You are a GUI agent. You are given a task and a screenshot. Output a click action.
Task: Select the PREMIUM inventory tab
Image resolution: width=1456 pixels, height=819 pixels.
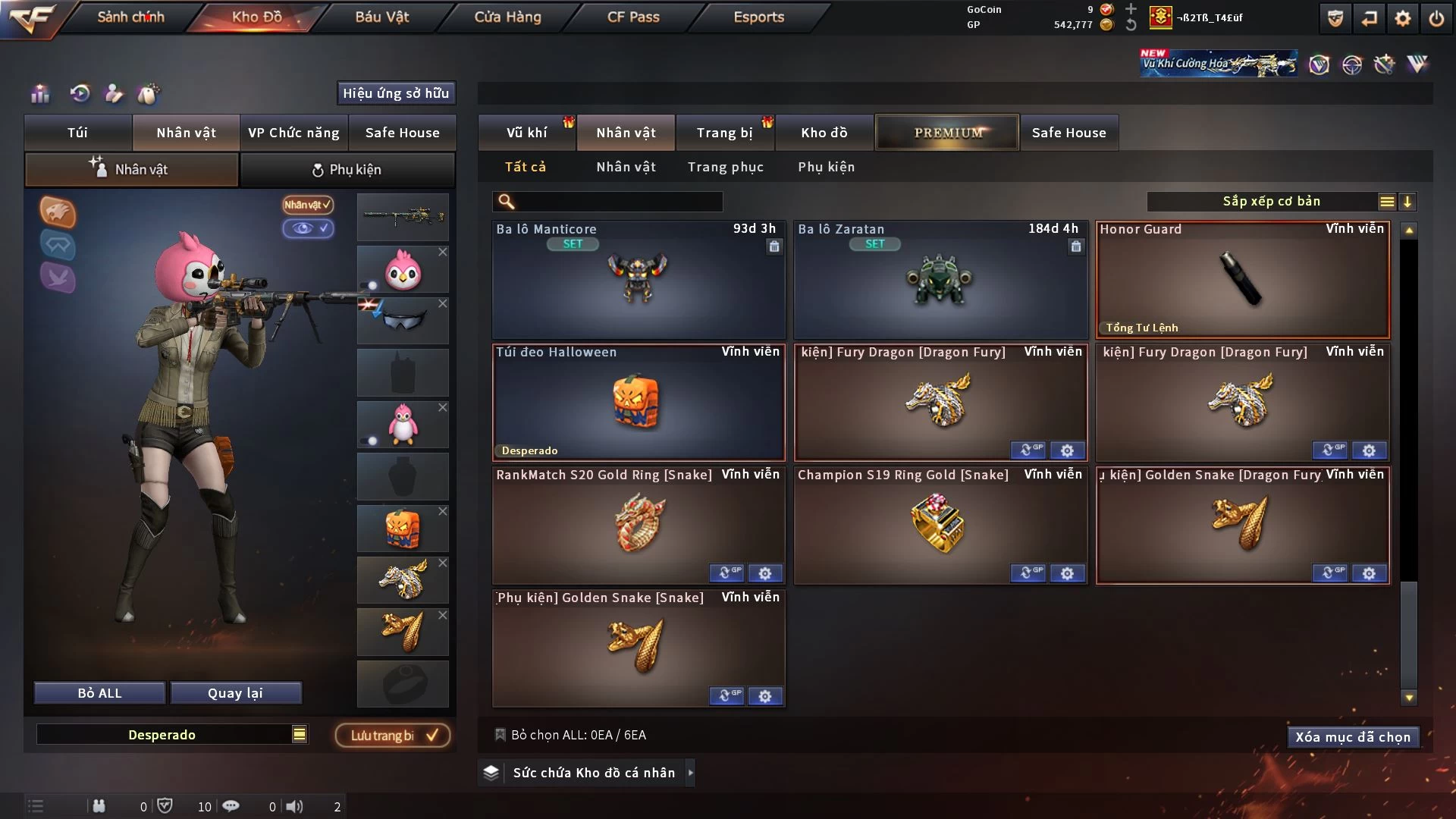[x=947, y=133]
